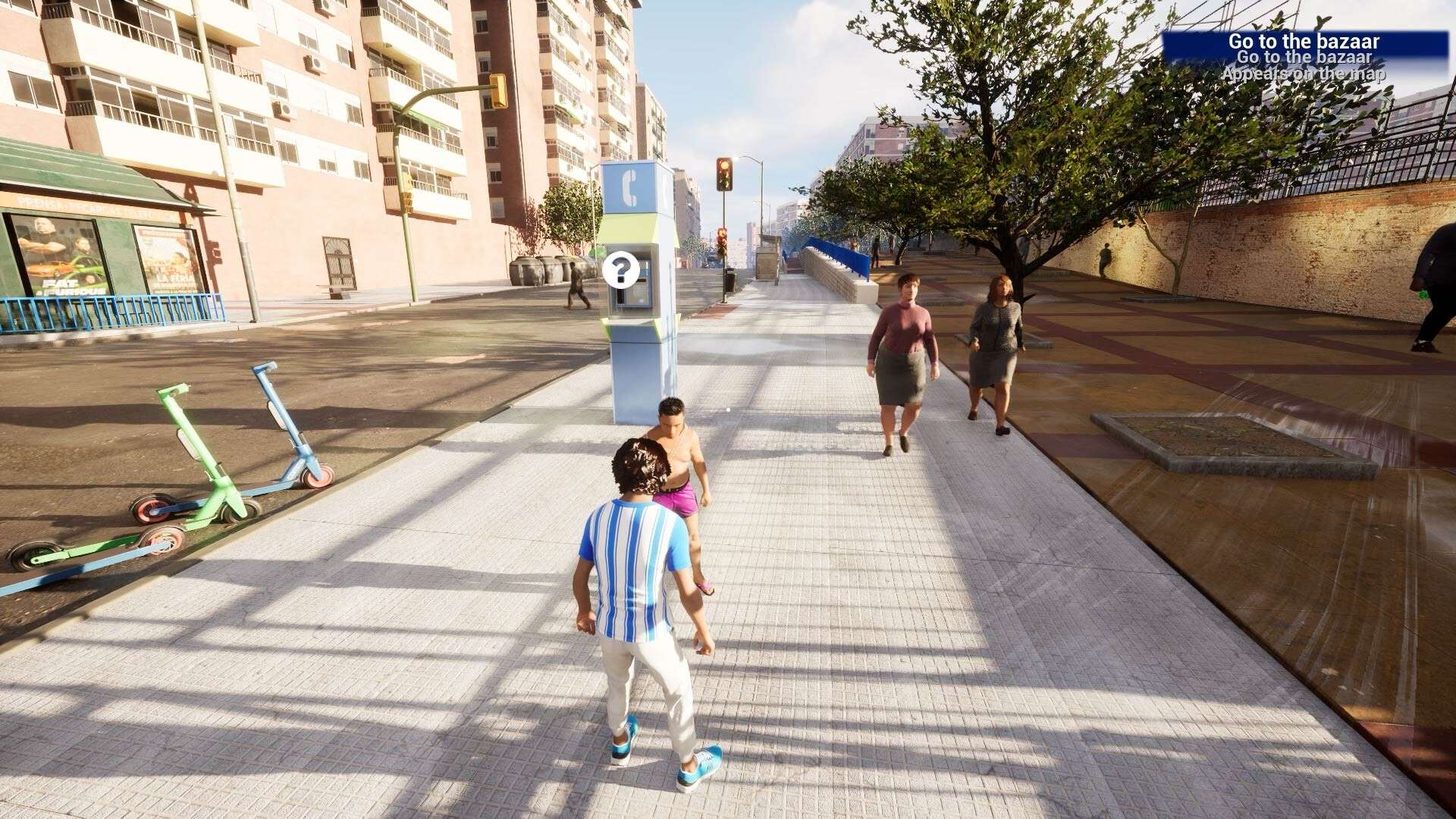Select the "Go to the bazaar" objective banner
This screenshot has width=1456, height=819.
(x=1304, y=42)
